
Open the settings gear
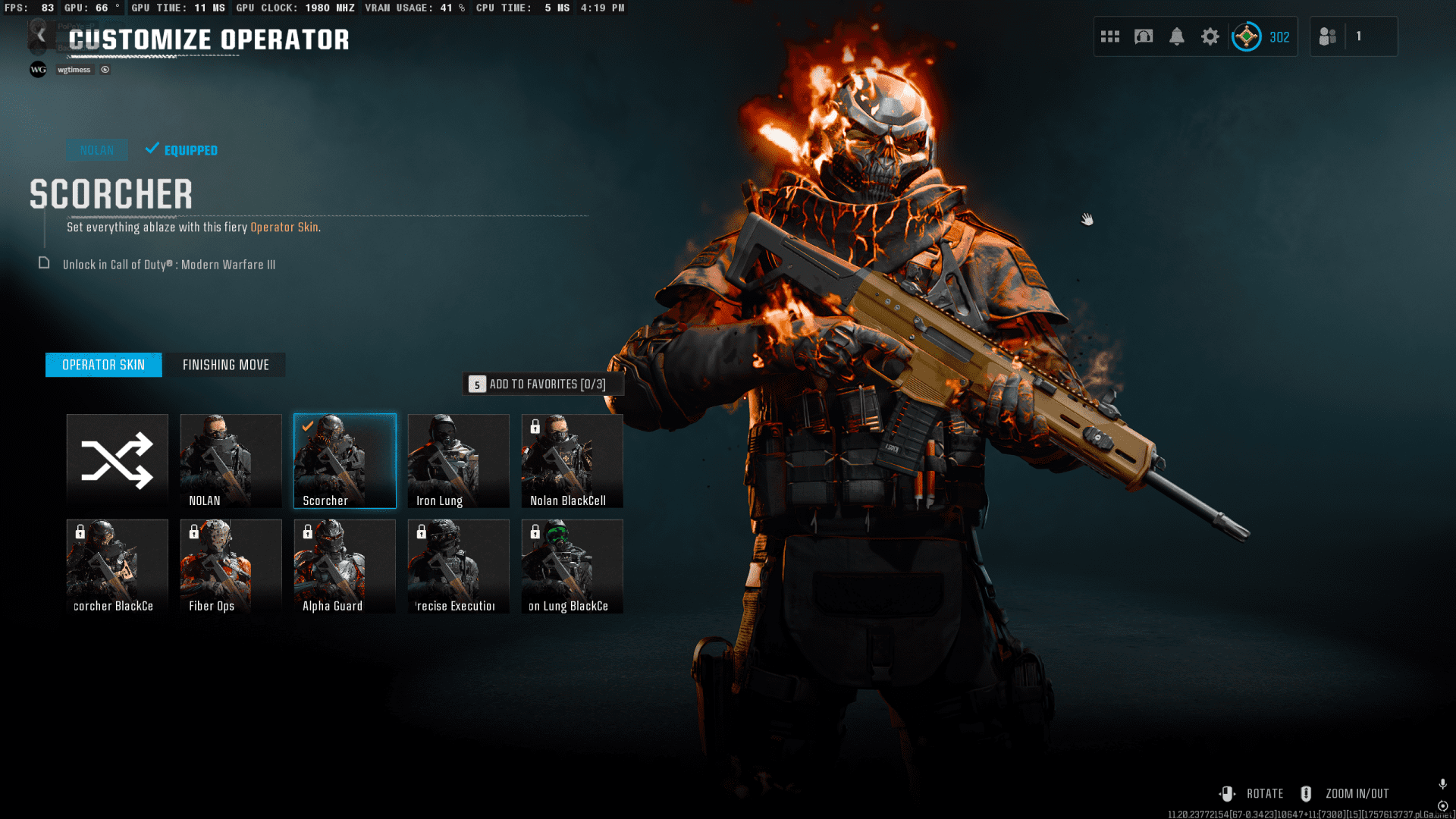[1210, 36]
